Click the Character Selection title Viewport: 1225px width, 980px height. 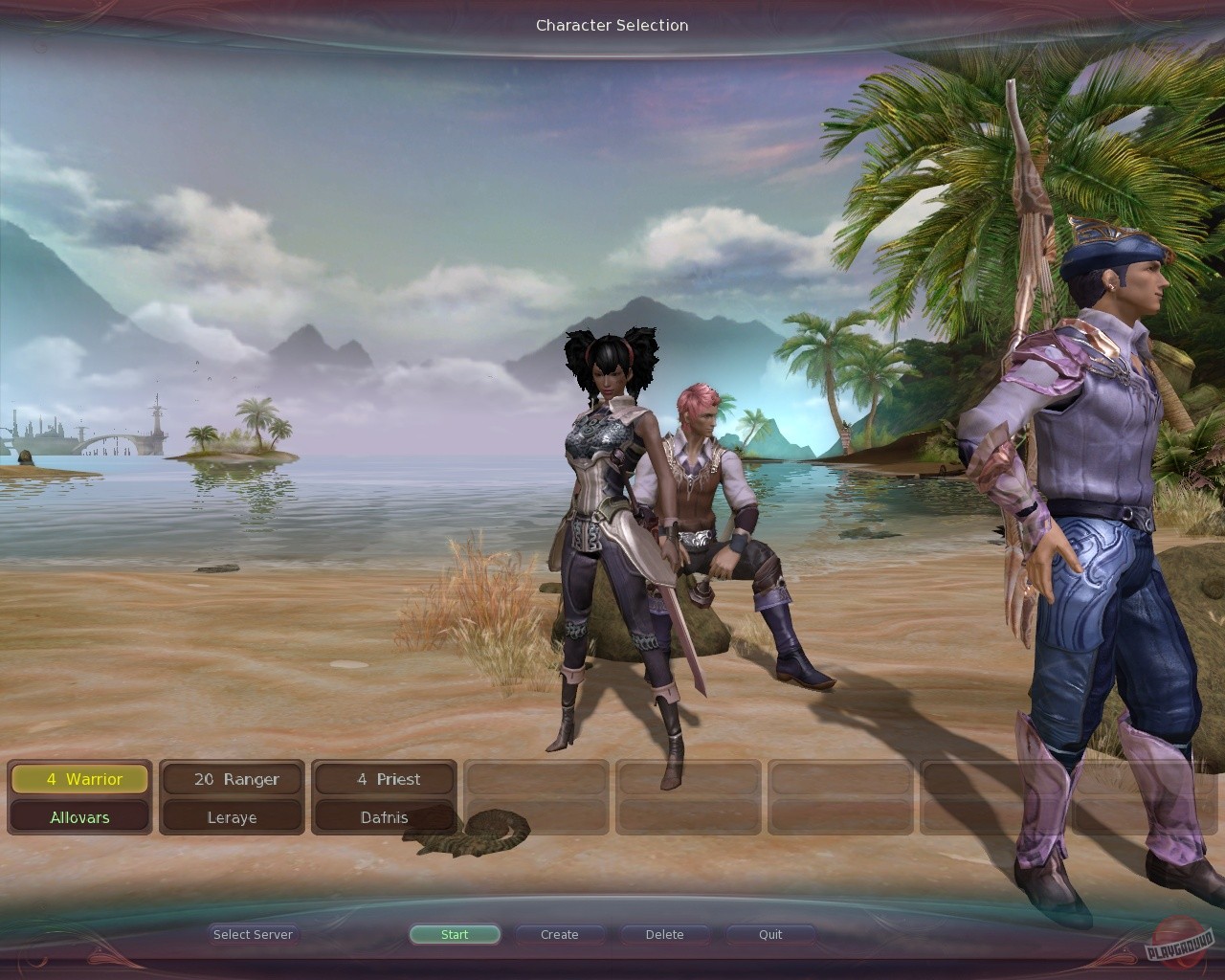click(x=612, y=26)
